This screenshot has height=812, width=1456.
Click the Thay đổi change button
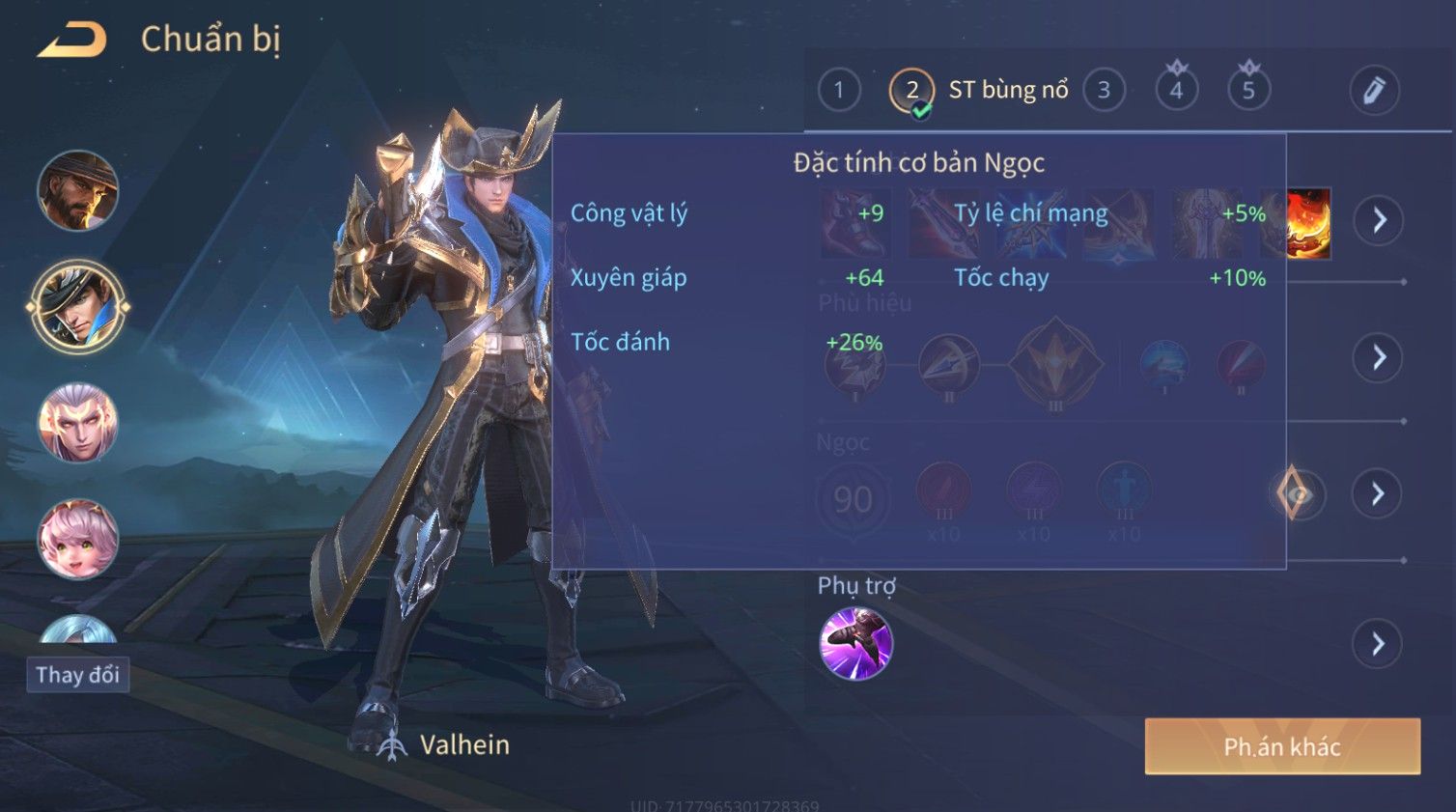pyautogui.click(x=77, y=675)
